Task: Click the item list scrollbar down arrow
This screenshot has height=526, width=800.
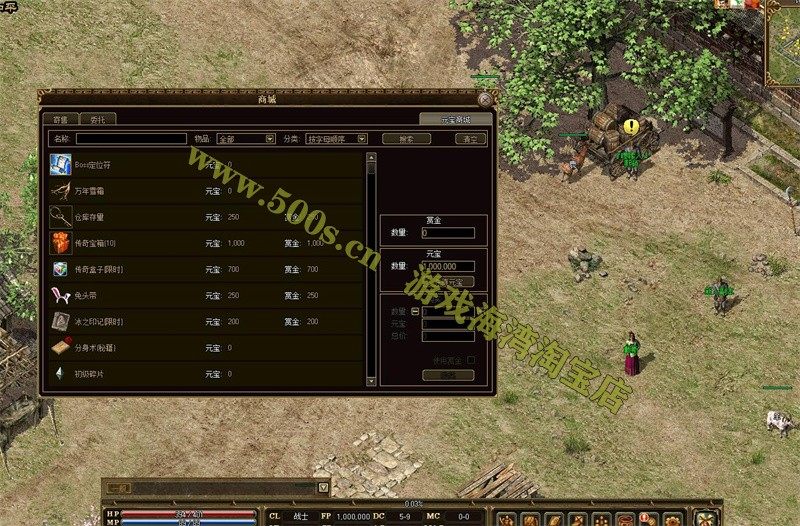Action: click(372, 381)
